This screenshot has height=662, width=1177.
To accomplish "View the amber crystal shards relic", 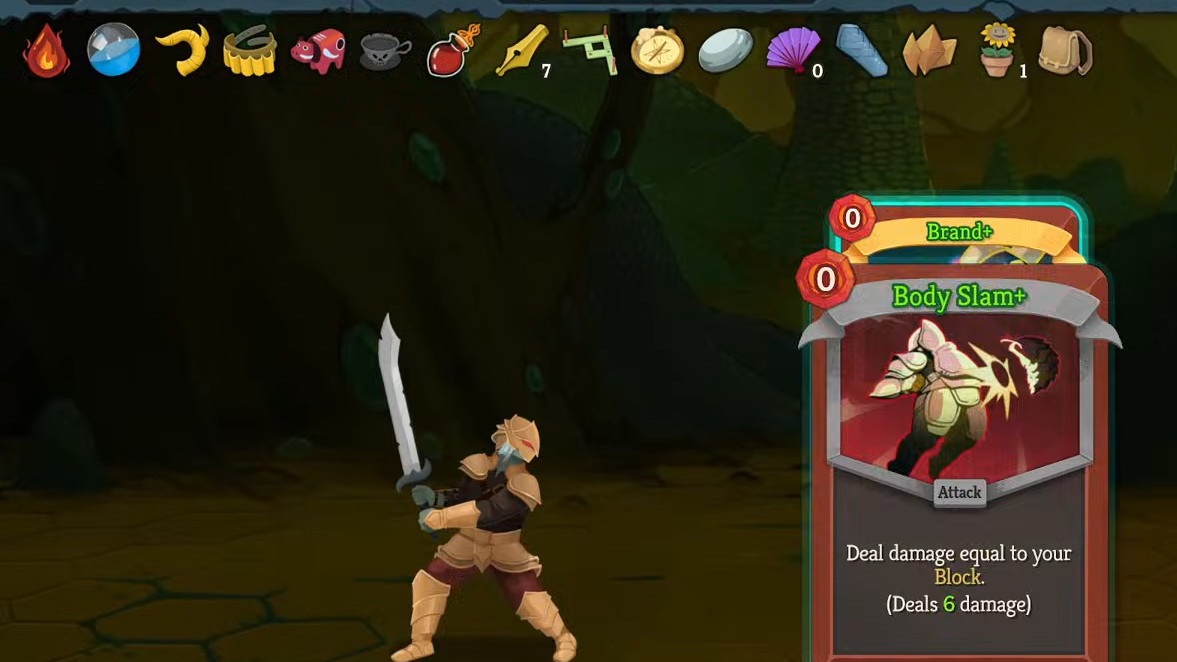I will 929,50.
